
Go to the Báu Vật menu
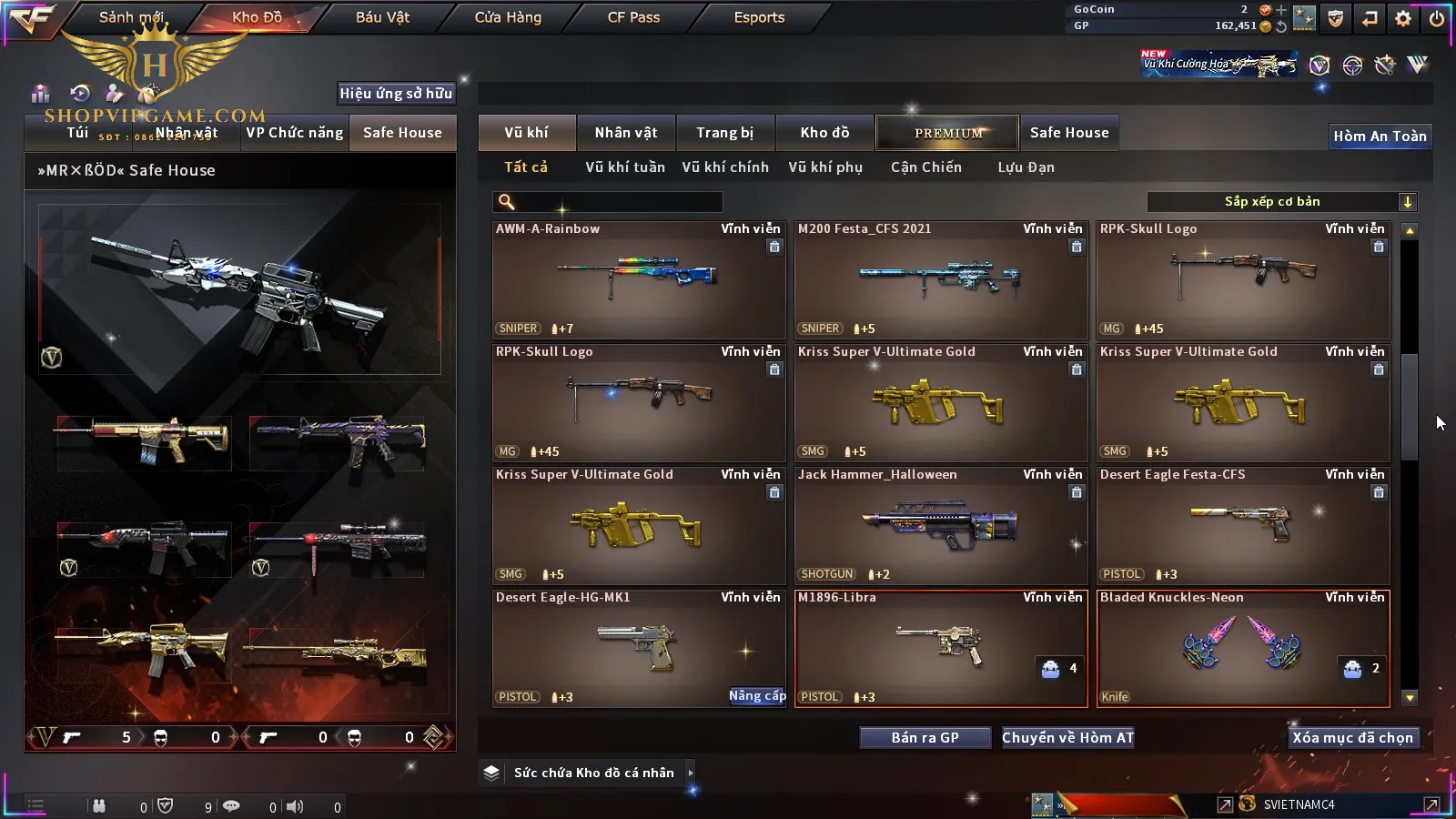(382, 17)
